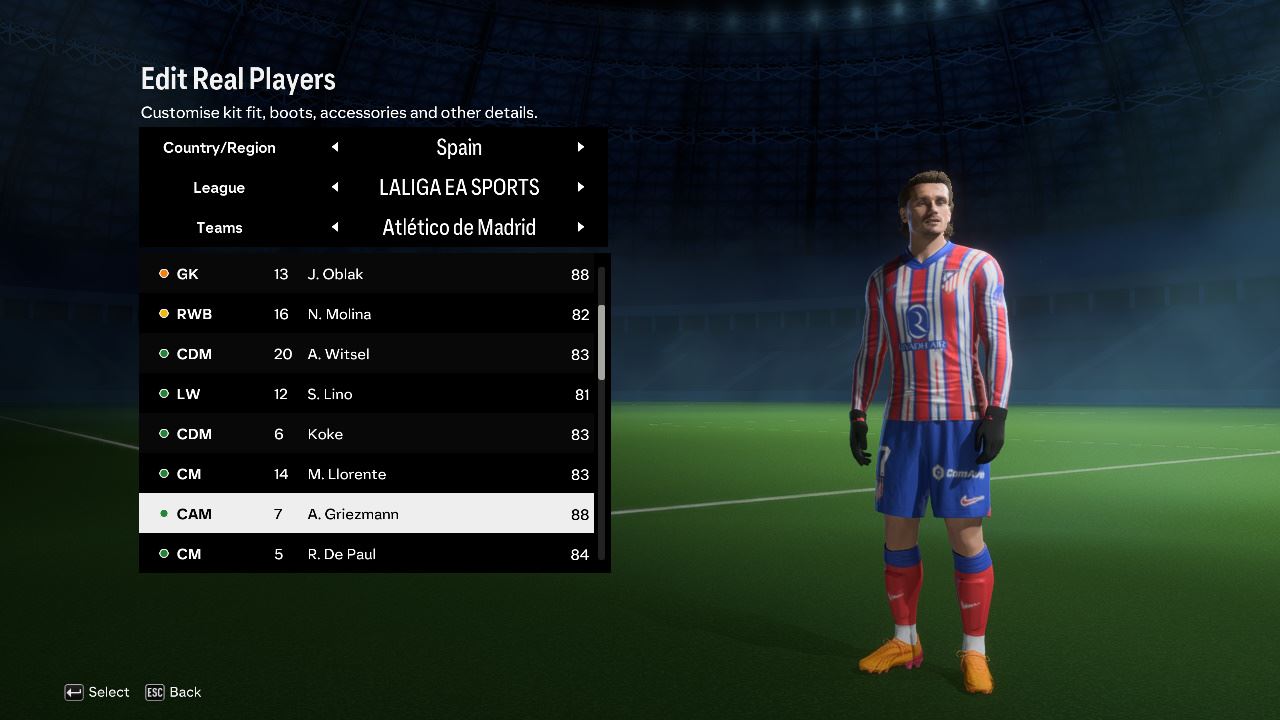Screen dimensions: 1280x720
Task: Choose N. Molina player row
Action: click(366, 314)
